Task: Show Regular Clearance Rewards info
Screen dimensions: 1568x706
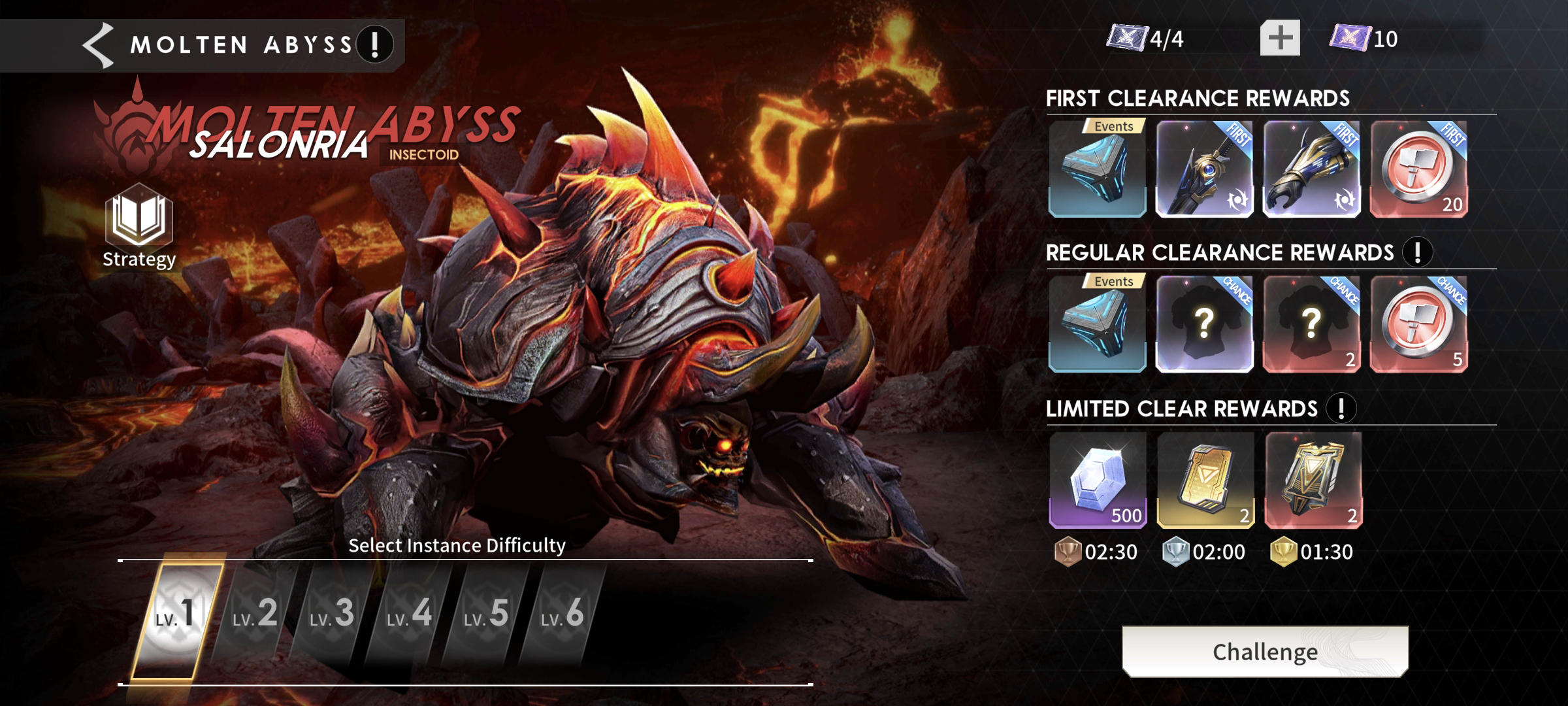Action: (1417, 252)
